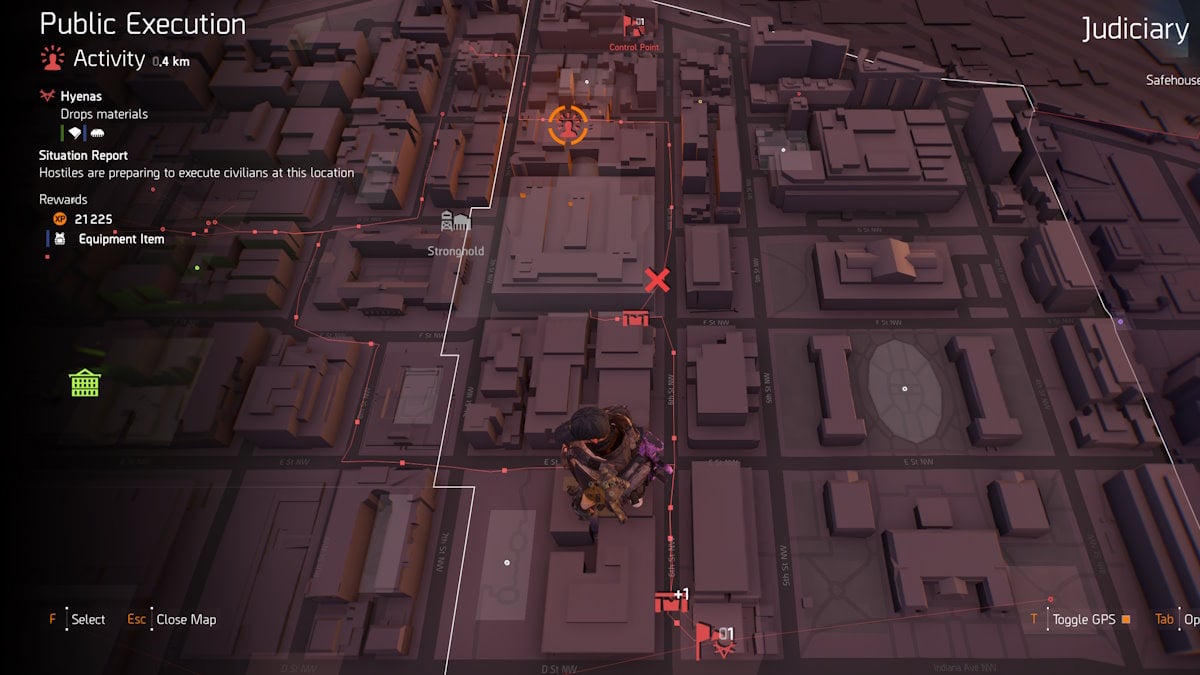The width and height of the screenshot is (1200, 675).
Task: Select the red crate marker on F St NW
Action: 635,318
